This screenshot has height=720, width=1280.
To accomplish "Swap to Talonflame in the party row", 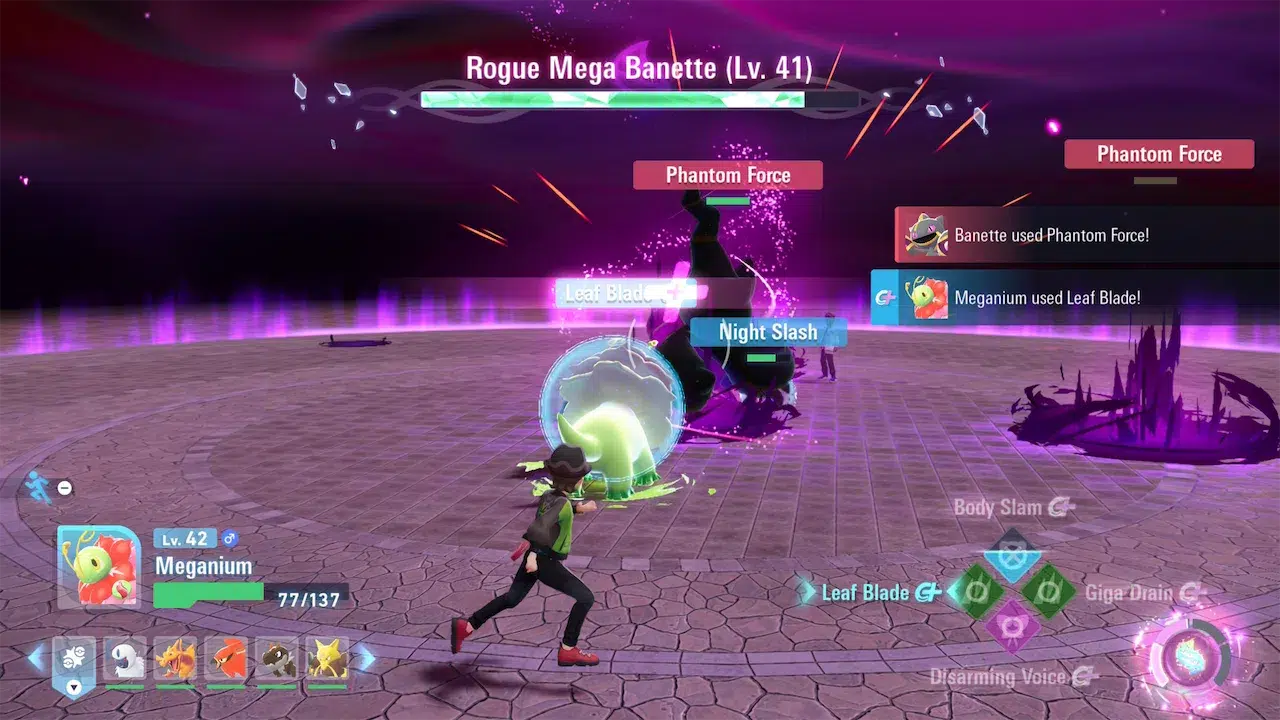I will (x=226, y=659).
